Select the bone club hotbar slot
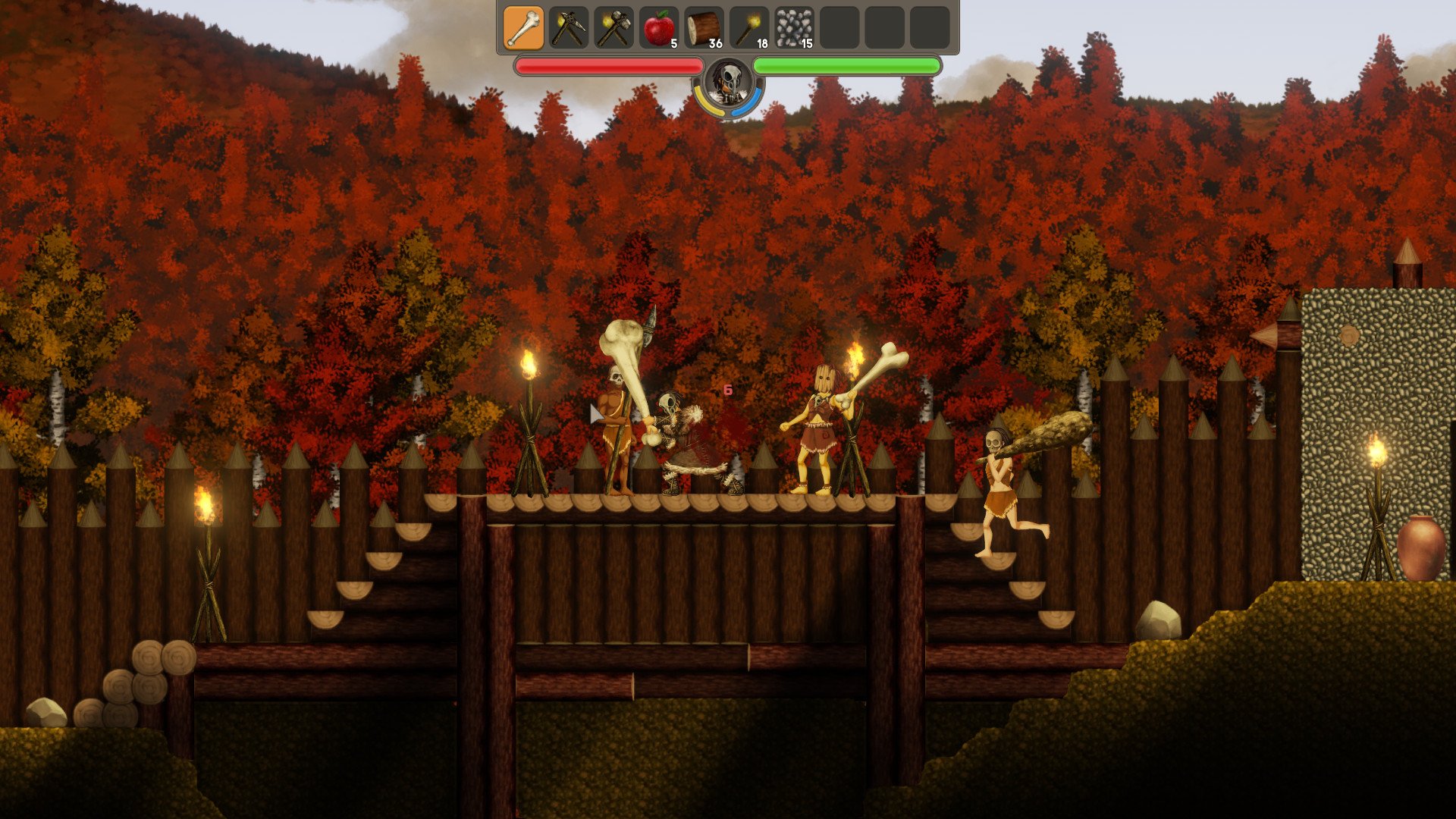Viewport: 1456px width, 819px height. 523,28
